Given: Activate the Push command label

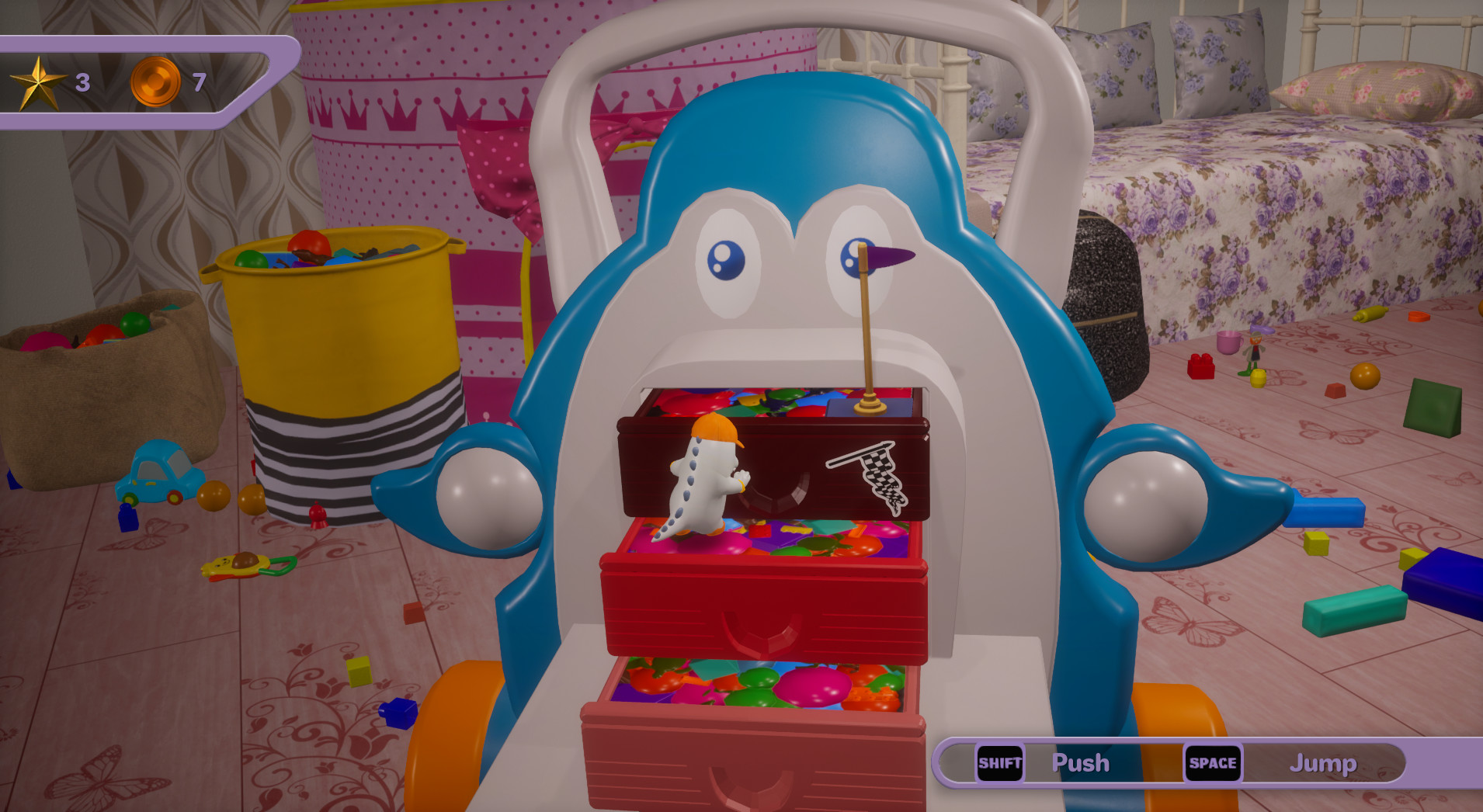Looking at the screenshot, I should pos(1081,763).
